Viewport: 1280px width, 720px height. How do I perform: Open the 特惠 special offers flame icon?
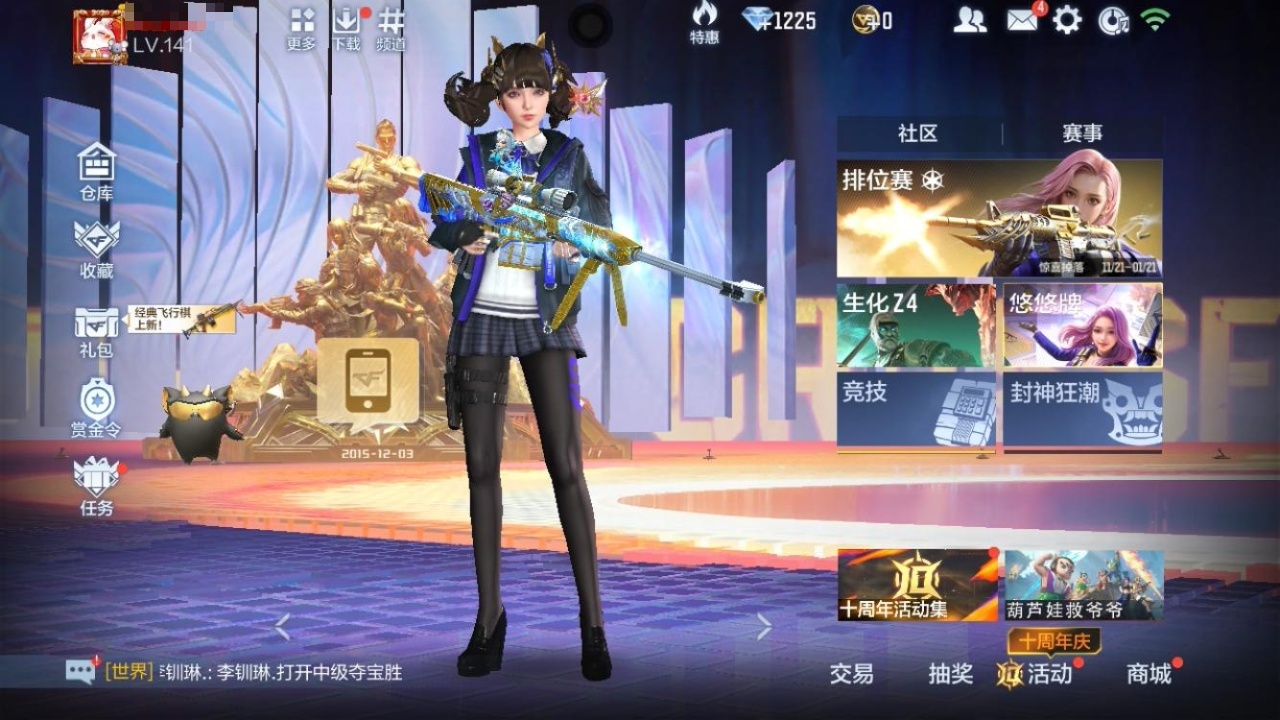(x=704, y=22)
